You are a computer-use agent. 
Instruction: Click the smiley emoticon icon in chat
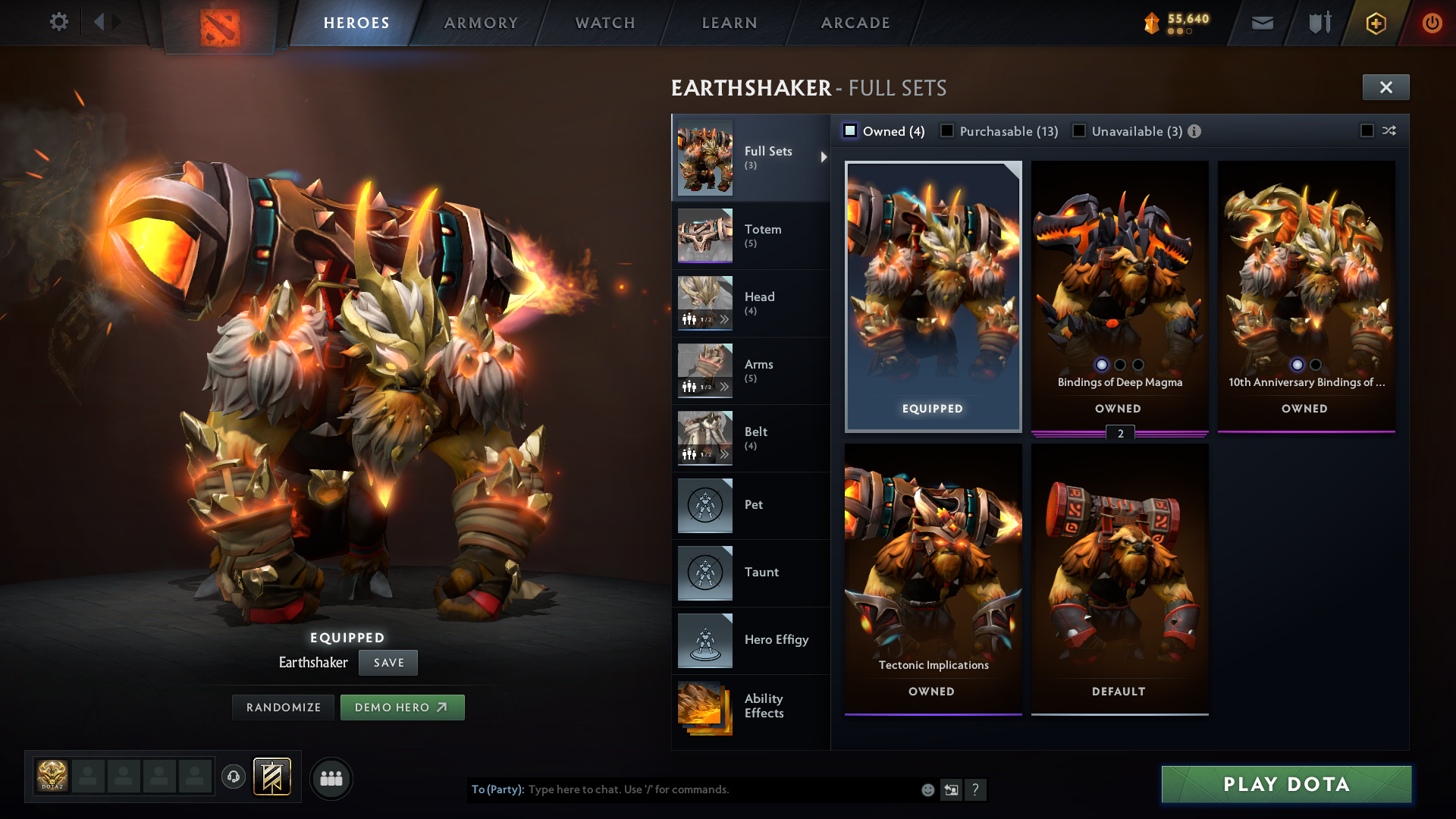pyautogui.click(x=927, y=789)
